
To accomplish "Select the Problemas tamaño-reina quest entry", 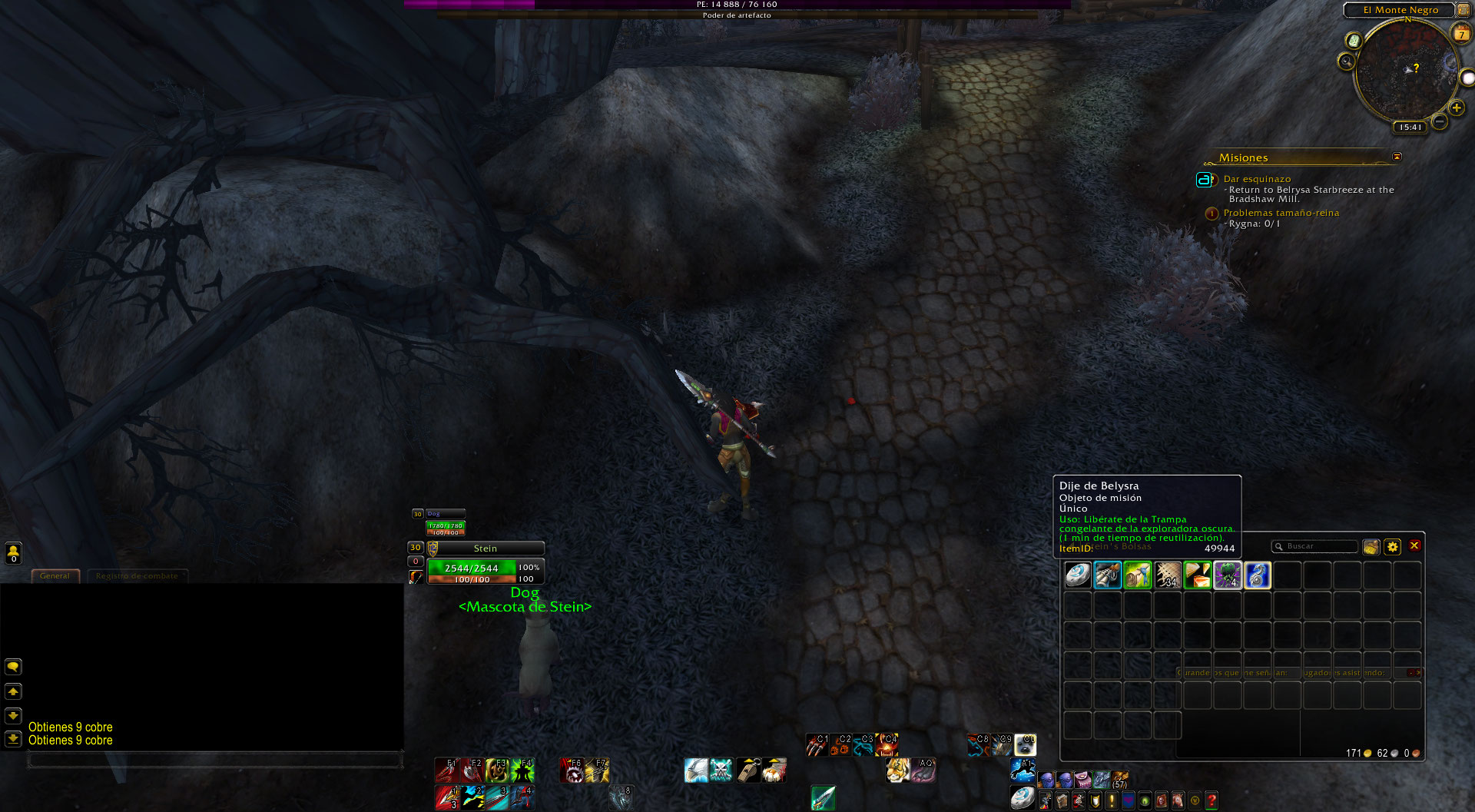I will tap(1281, 213).
